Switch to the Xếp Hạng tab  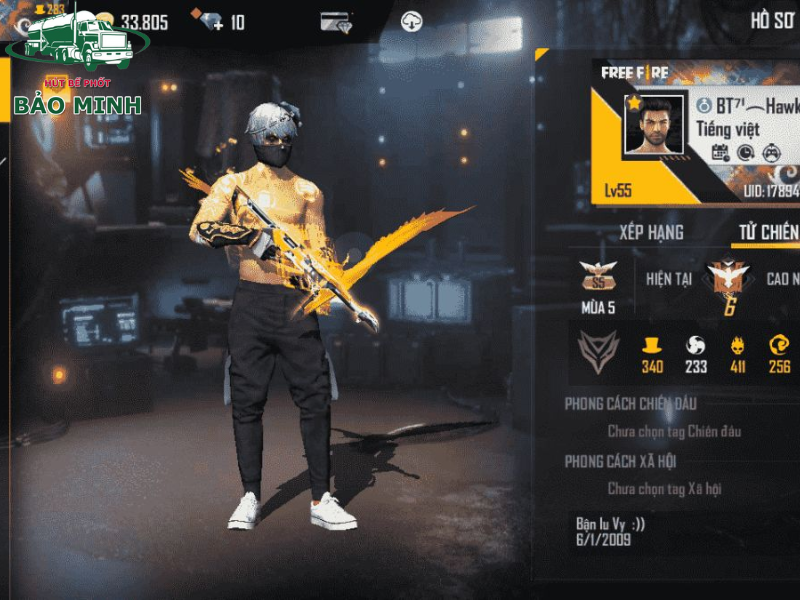[651, 232]
